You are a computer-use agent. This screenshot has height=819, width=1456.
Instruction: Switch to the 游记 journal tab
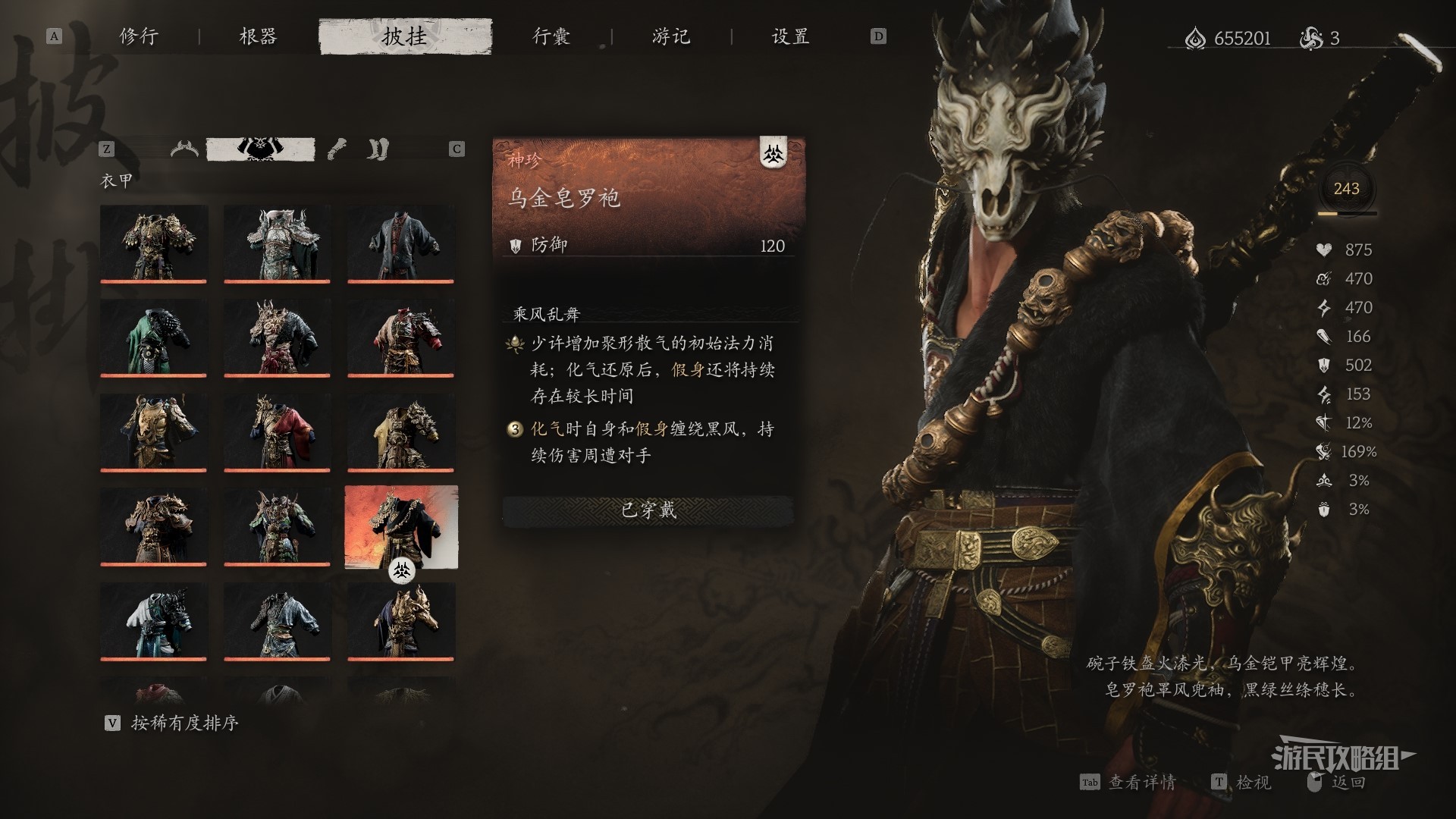pos(671,36)
